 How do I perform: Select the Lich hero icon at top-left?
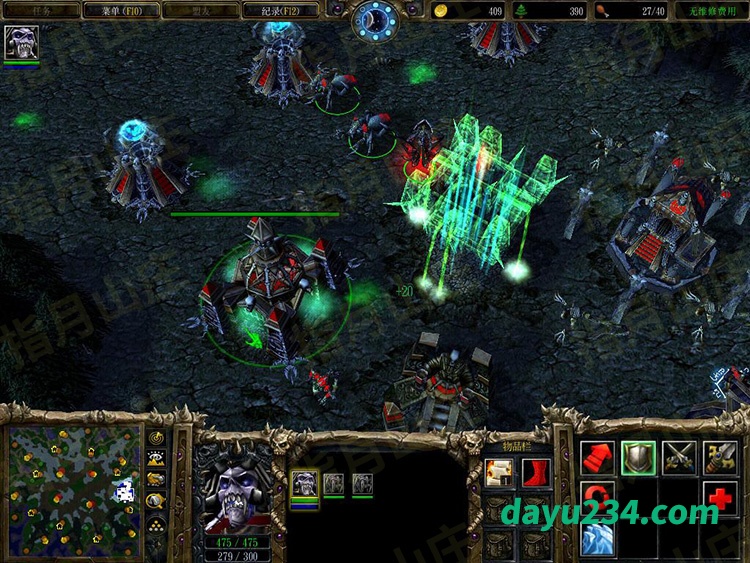(20, 43)
